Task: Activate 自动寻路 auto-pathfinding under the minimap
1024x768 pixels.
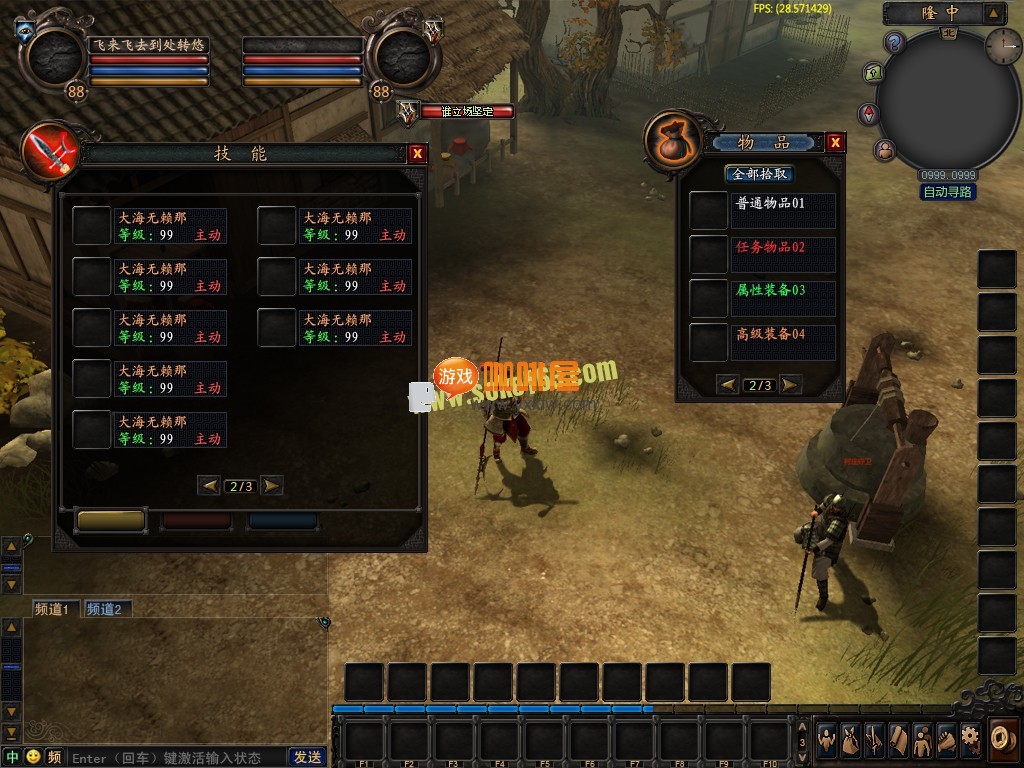Action: click(x=948, y=192)
